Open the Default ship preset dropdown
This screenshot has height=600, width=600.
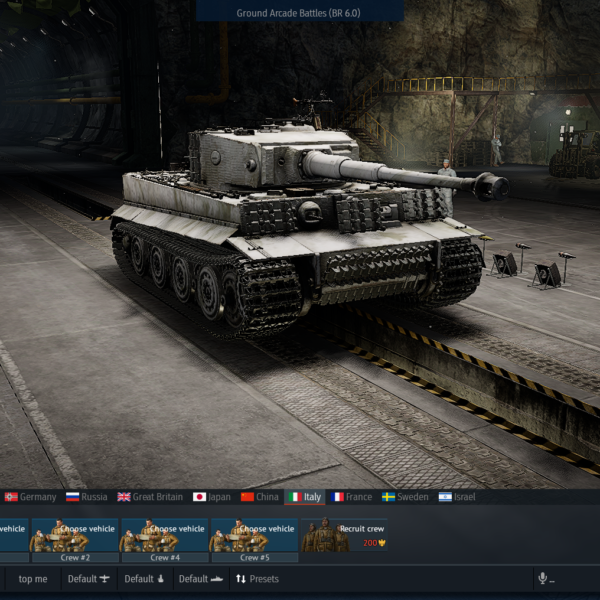click(200, 579)
